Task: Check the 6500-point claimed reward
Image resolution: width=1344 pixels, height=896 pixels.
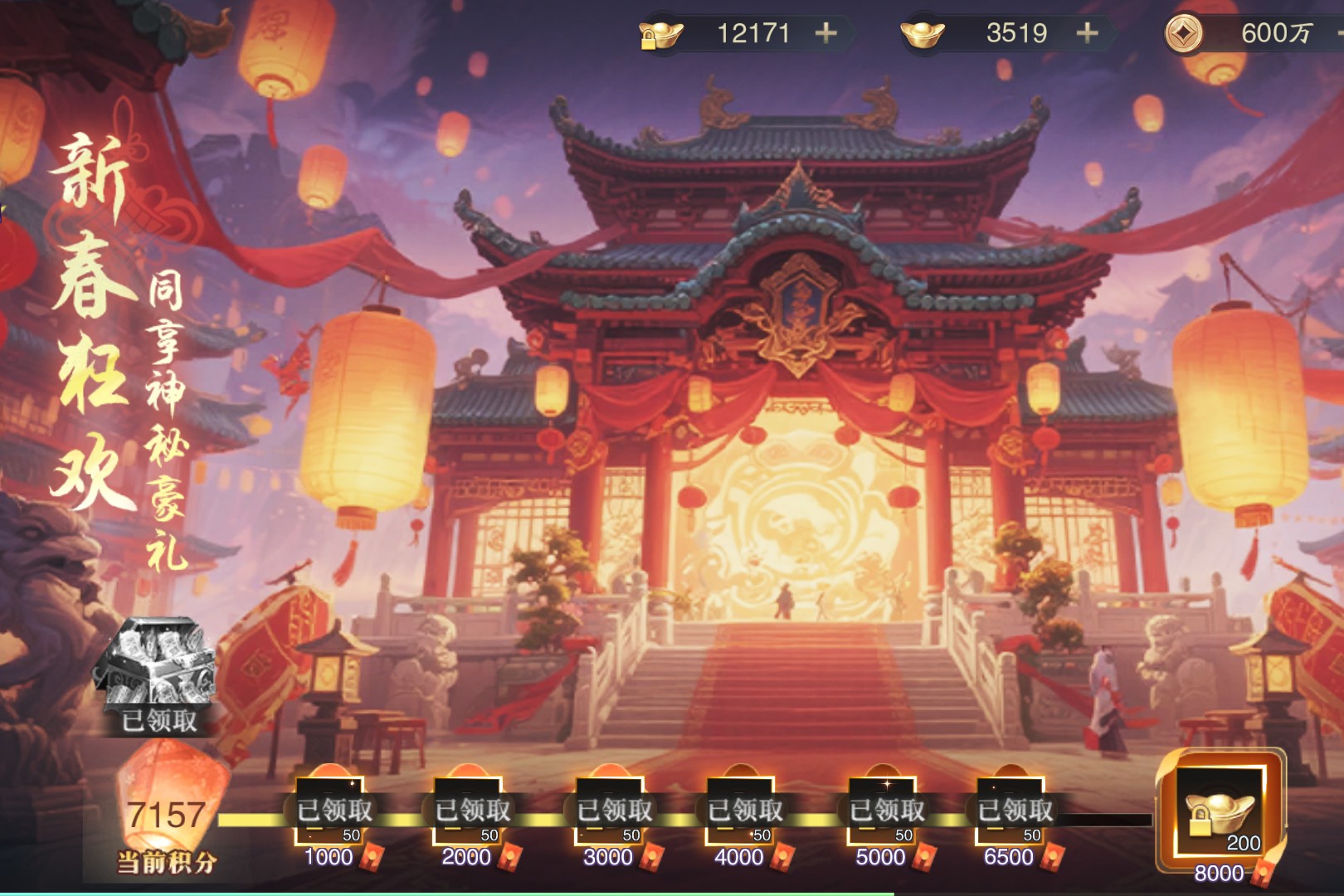Action: coord(1012,811)
